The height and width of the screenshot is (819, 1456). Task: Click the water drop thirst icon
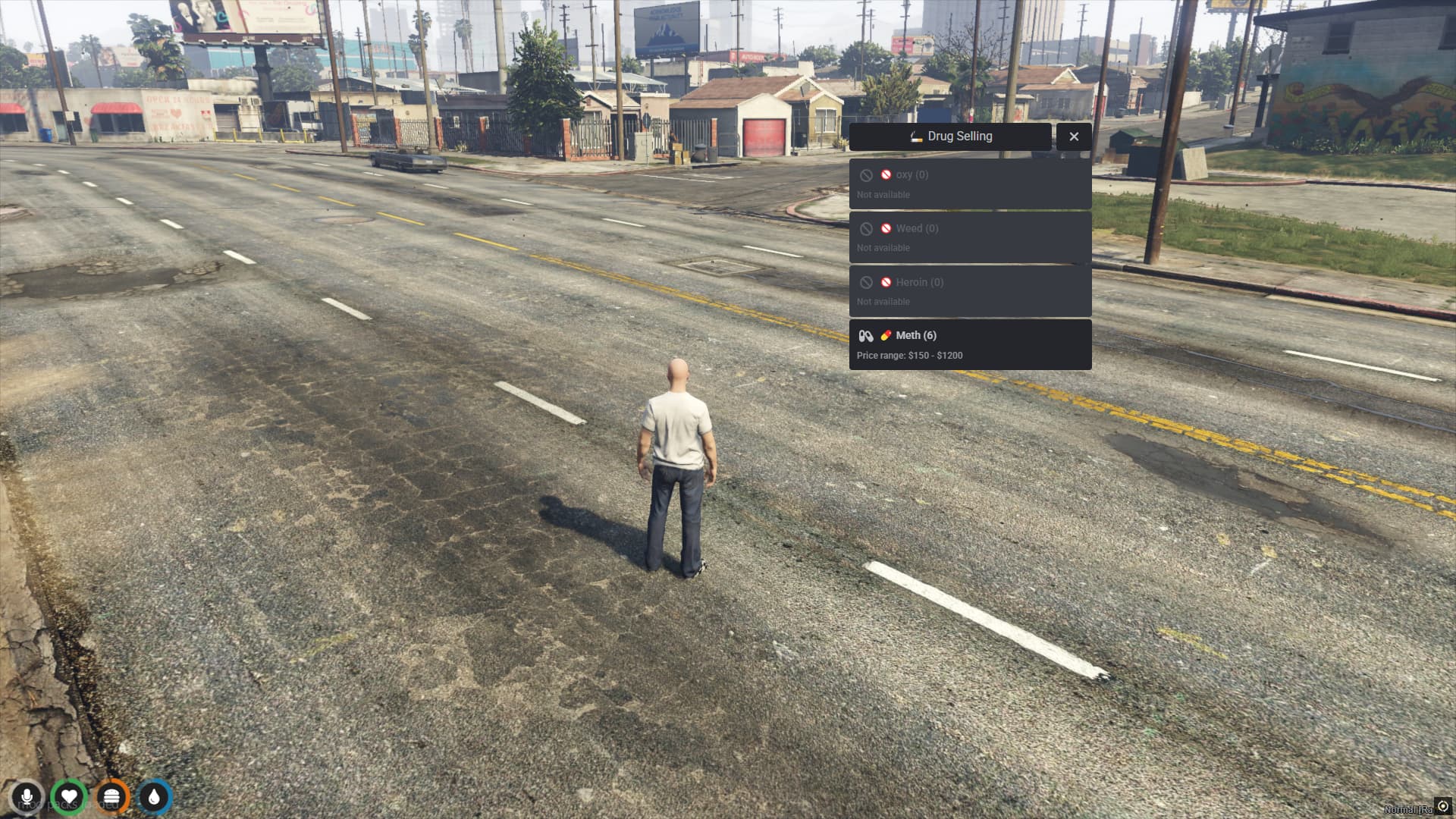coord(155,798)
